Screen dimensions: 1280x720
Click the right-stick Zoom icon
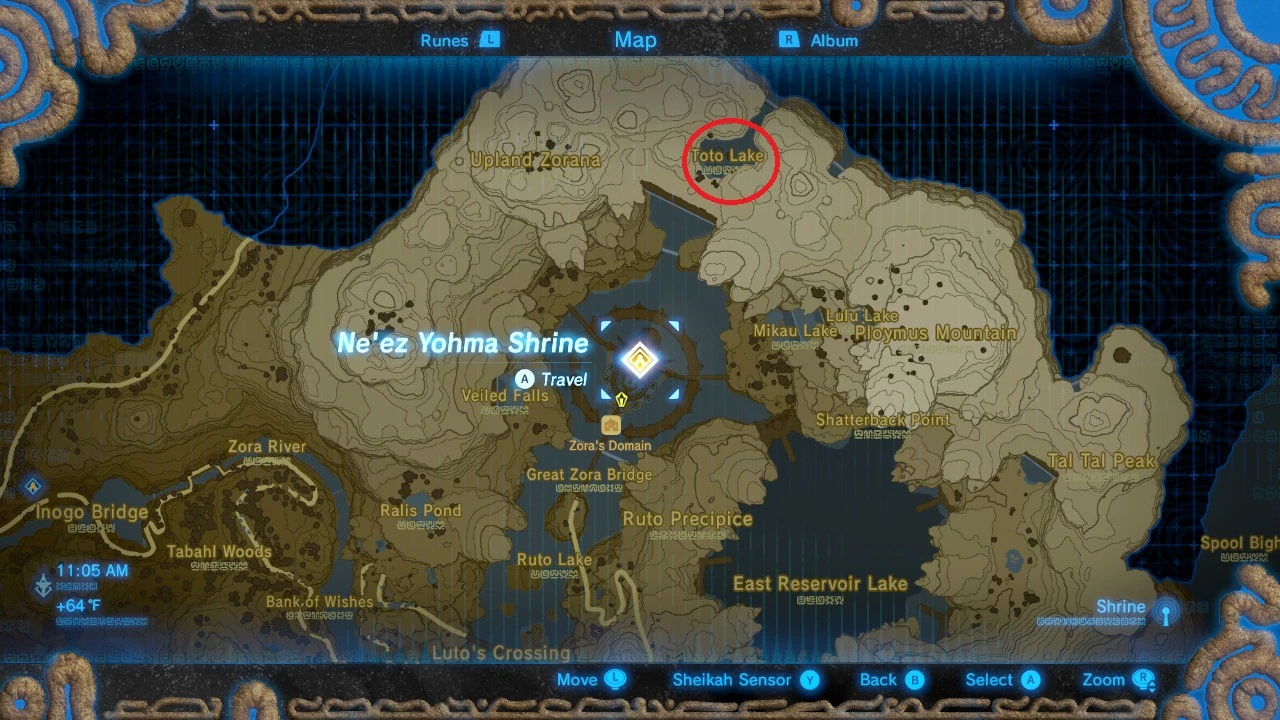pyautogui.click(x=1146, y=679)
